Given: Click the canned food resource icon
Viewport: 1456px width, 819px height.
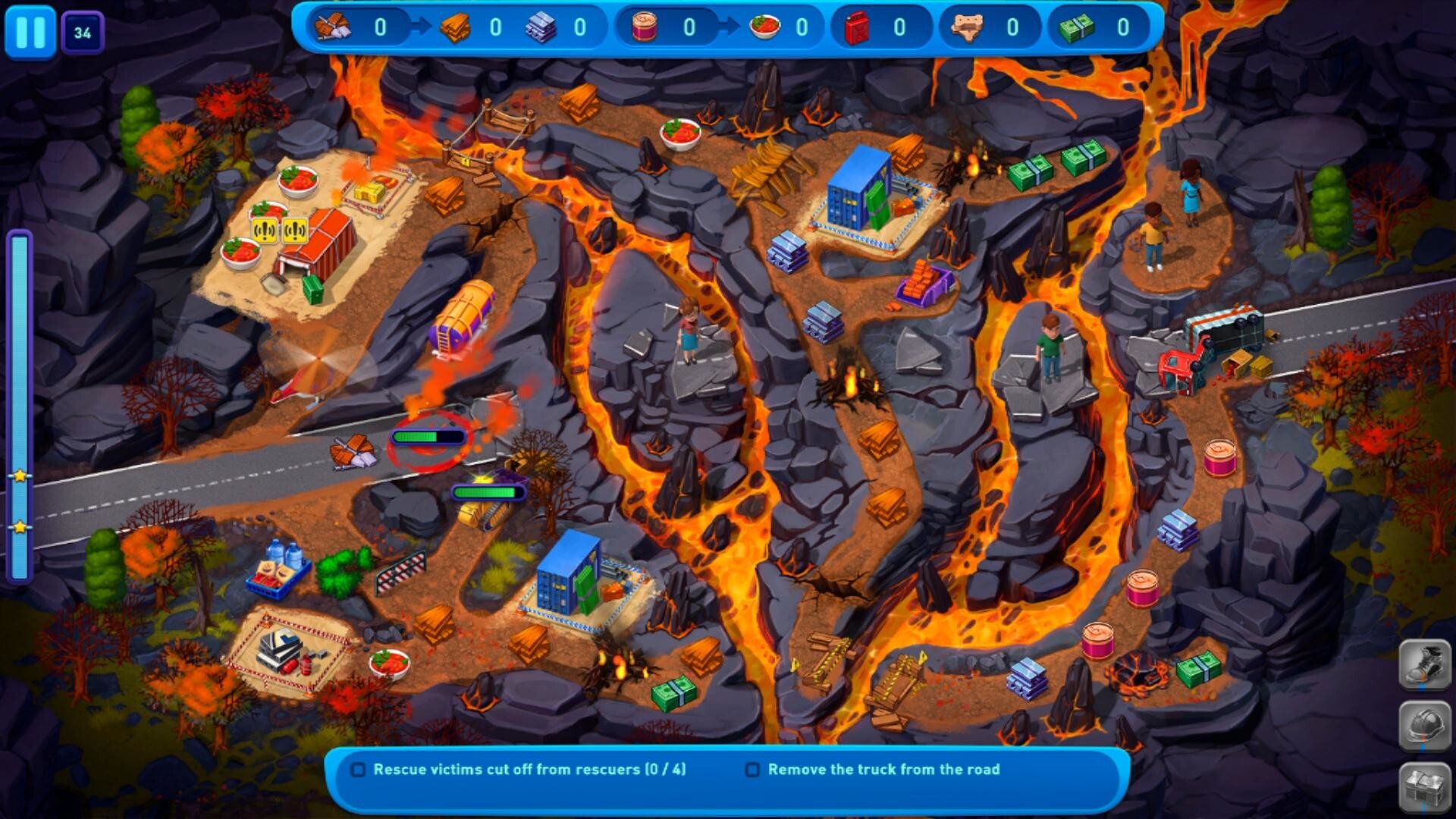Looking at the screenshot, I should tap(646, 26).
